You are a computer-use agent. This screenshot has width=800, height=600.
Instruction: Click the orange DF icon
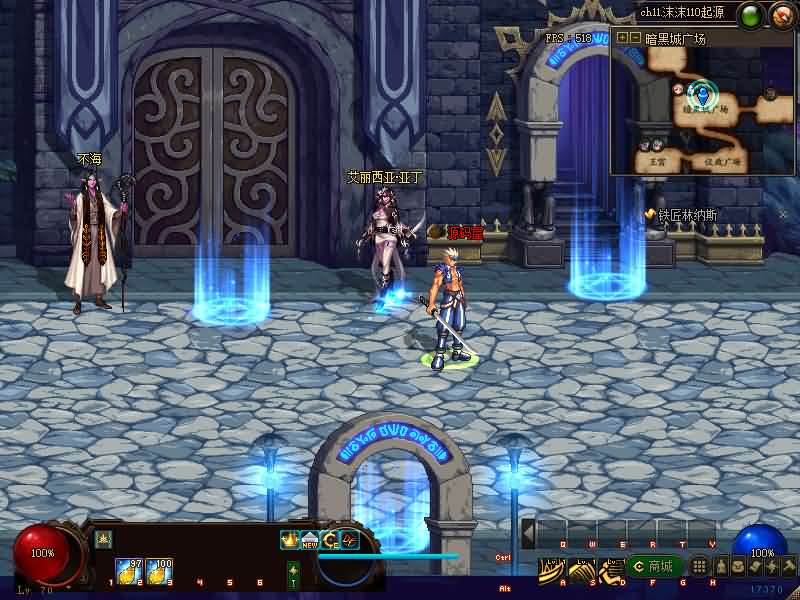click(x=350, y=540)
